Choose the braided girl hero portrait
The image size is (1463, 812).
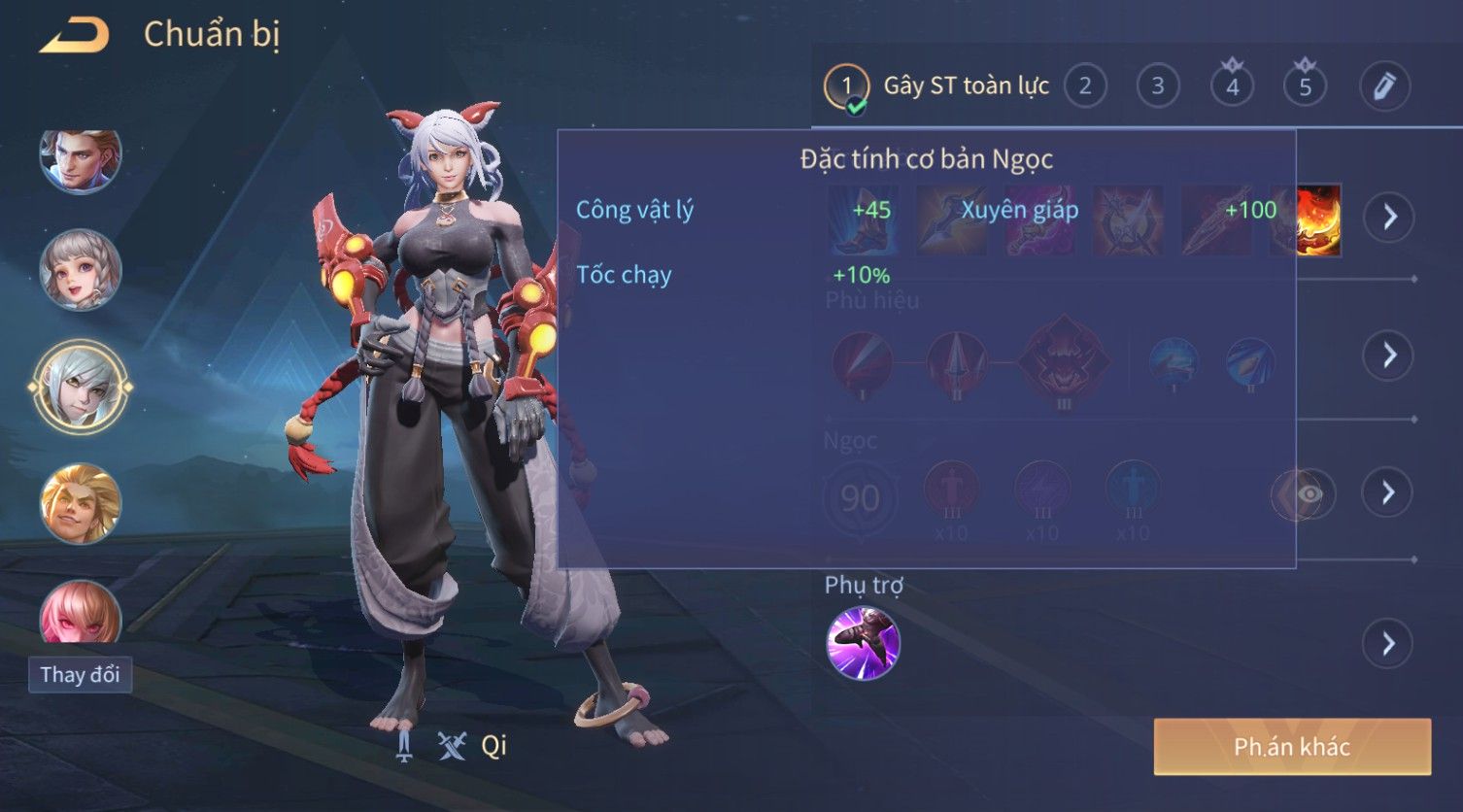pyautogui.click(x=81, y=269)
